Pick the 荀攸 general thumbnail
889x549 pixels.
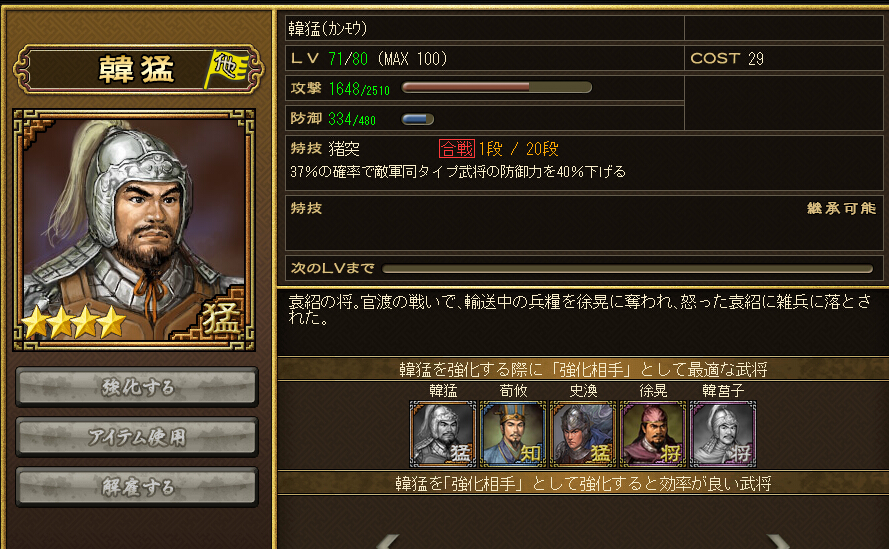click(x=513, y=433)
